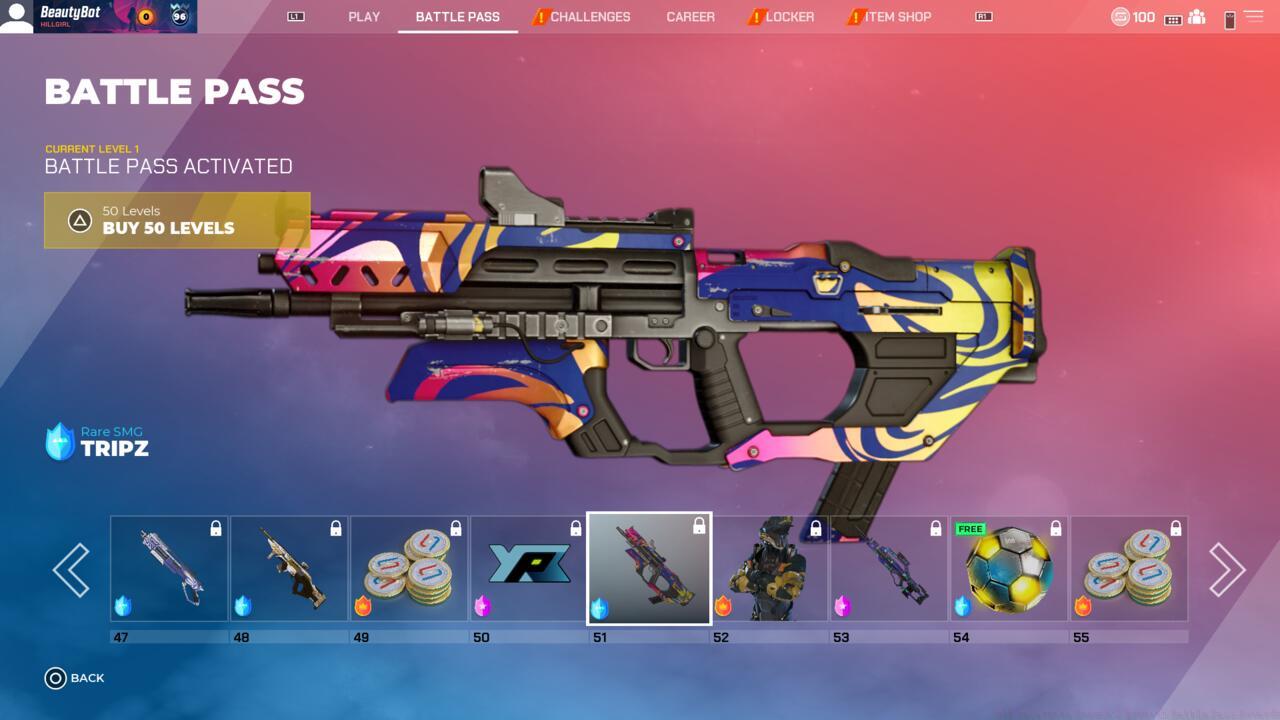
Task: Open the Challenges tab
Action: [x=589, y=17]
